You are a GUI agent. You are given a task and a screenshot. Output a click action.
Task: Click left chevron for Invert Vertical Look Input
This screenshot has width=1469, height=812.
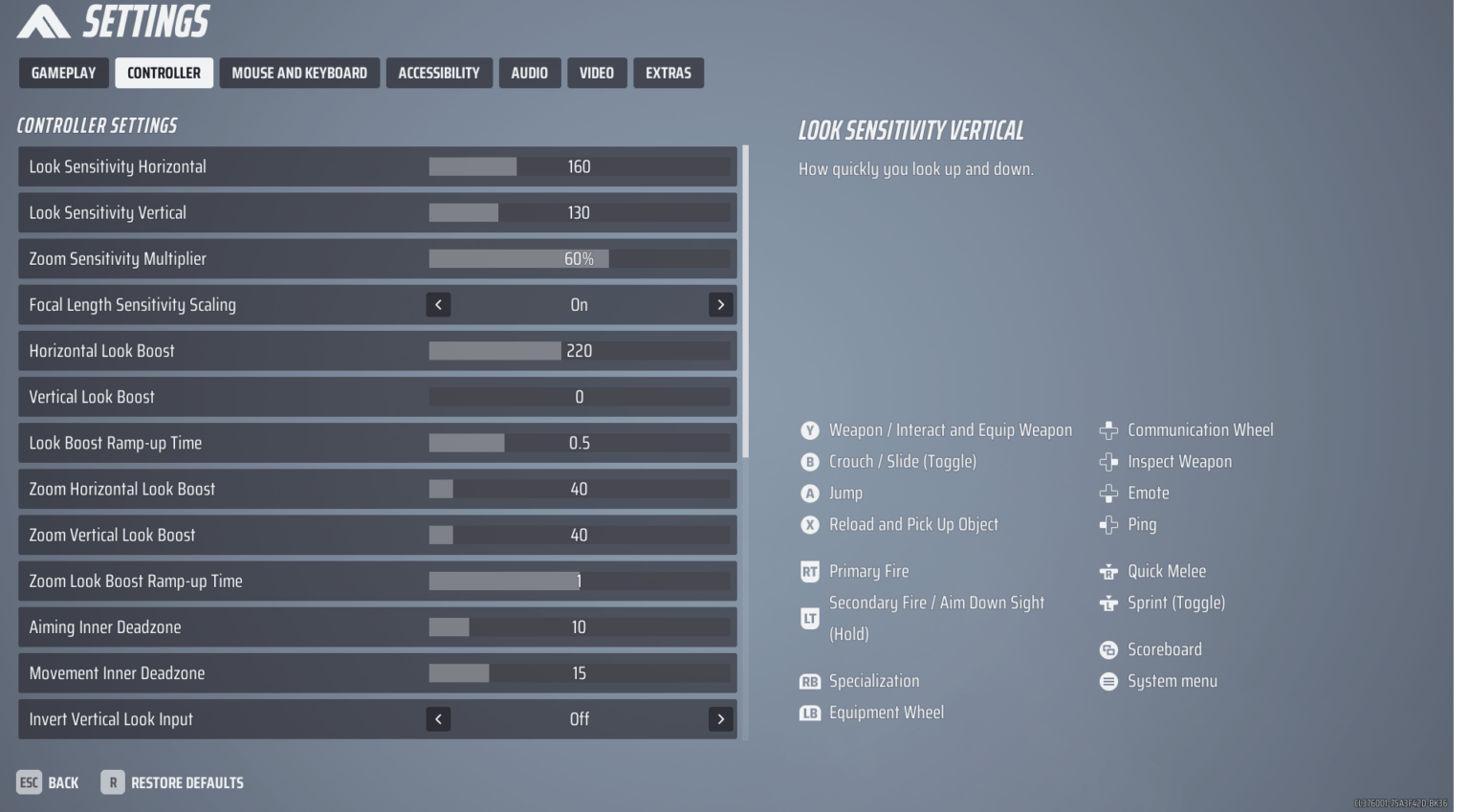click(439, 719)
